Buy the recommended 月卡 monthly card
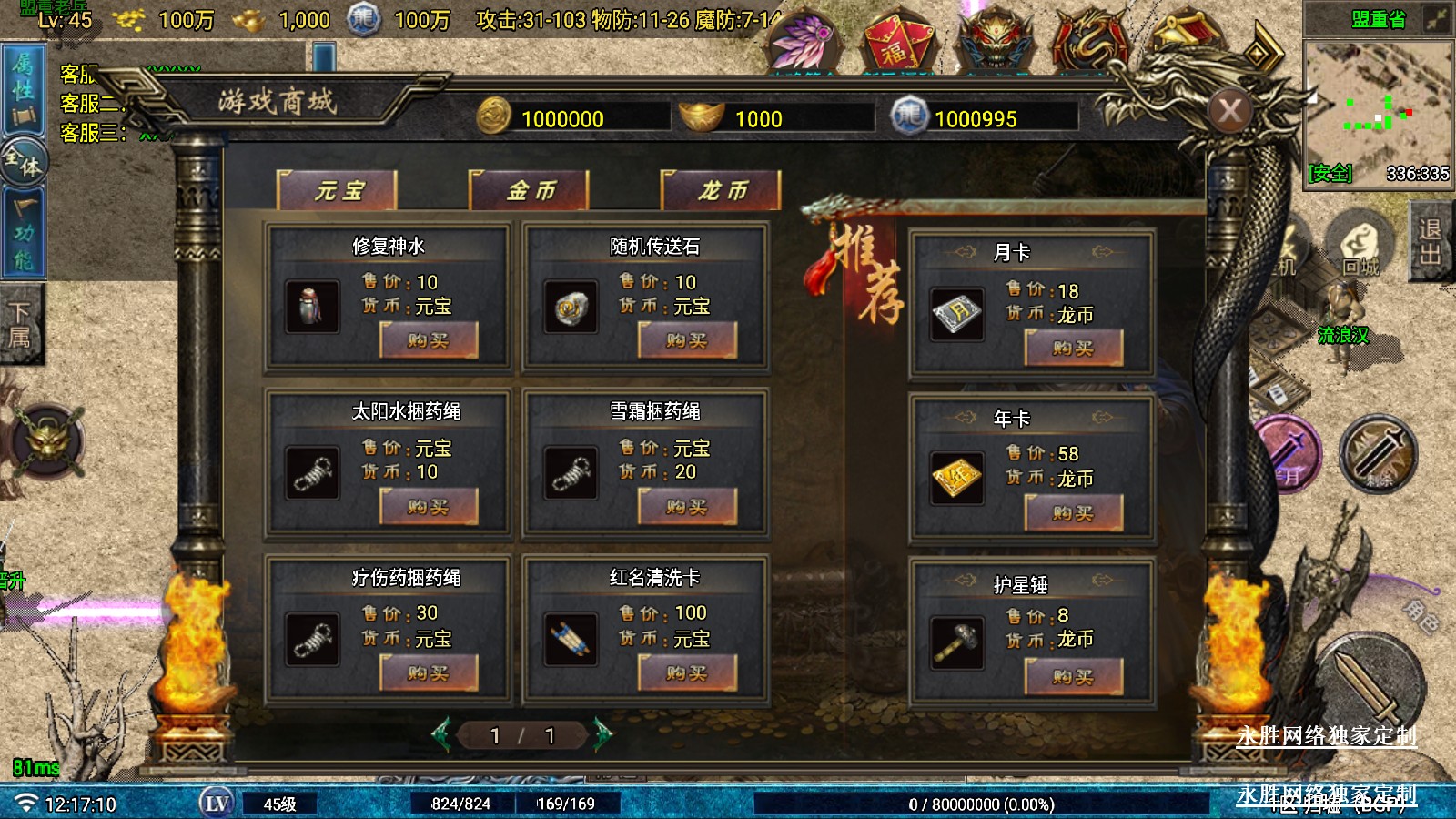The width and height of the screenshot is (1456, 819). coord(1074,348)
